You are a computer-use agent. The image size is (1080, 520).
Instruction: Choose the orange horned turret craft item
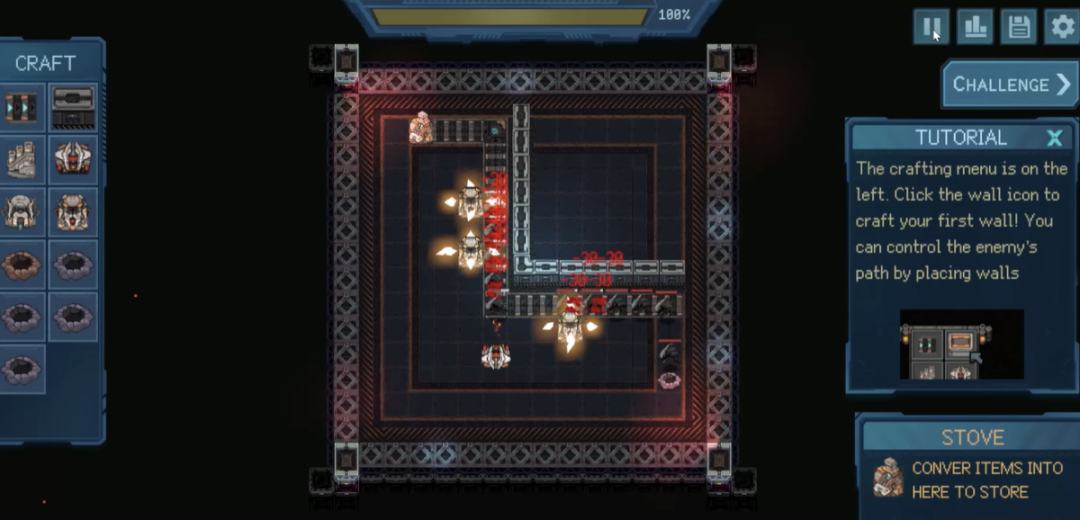(x=73, y=212)
